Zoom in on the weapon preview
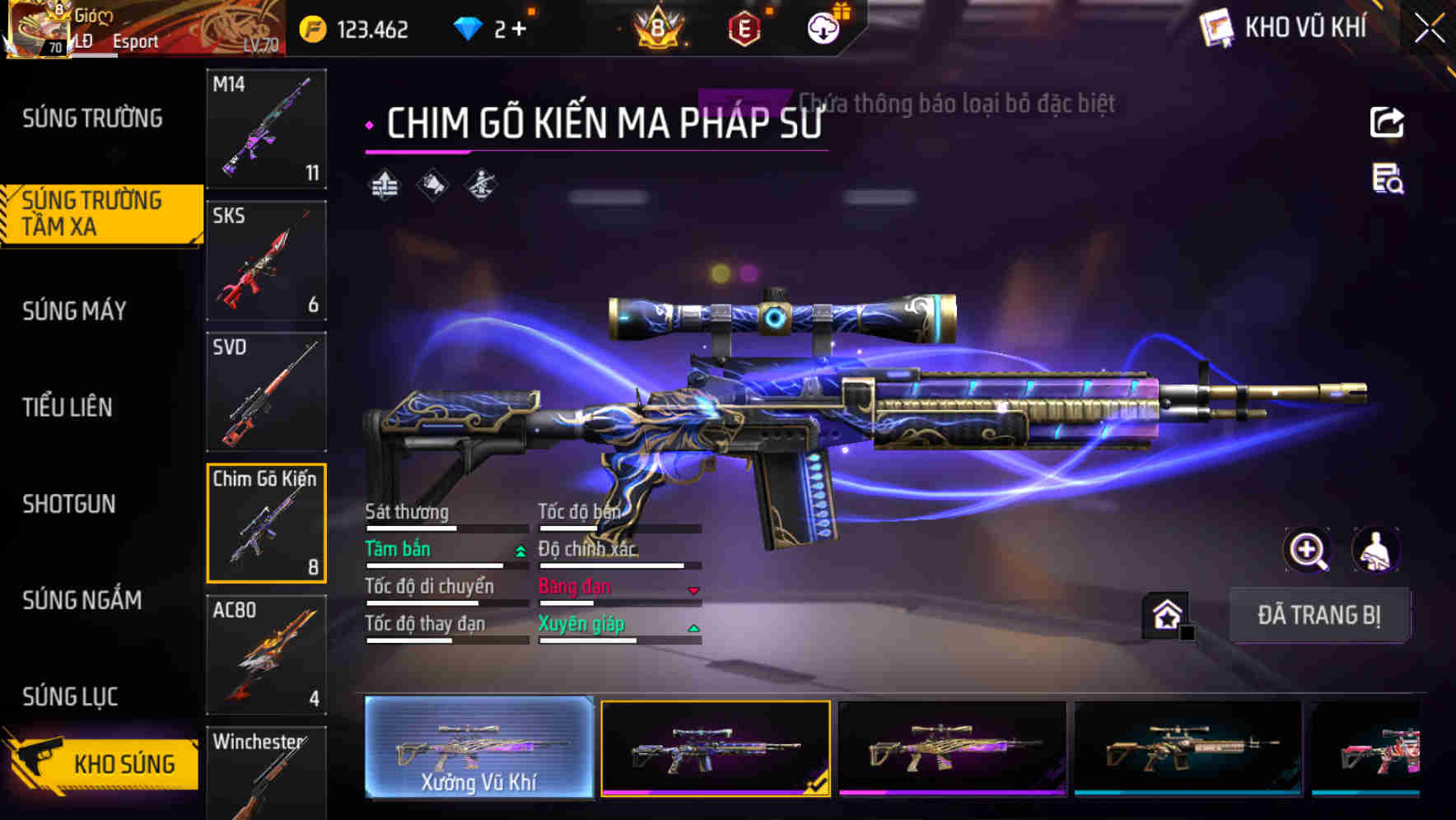The image size is (1456, 820). [1308, 550]
